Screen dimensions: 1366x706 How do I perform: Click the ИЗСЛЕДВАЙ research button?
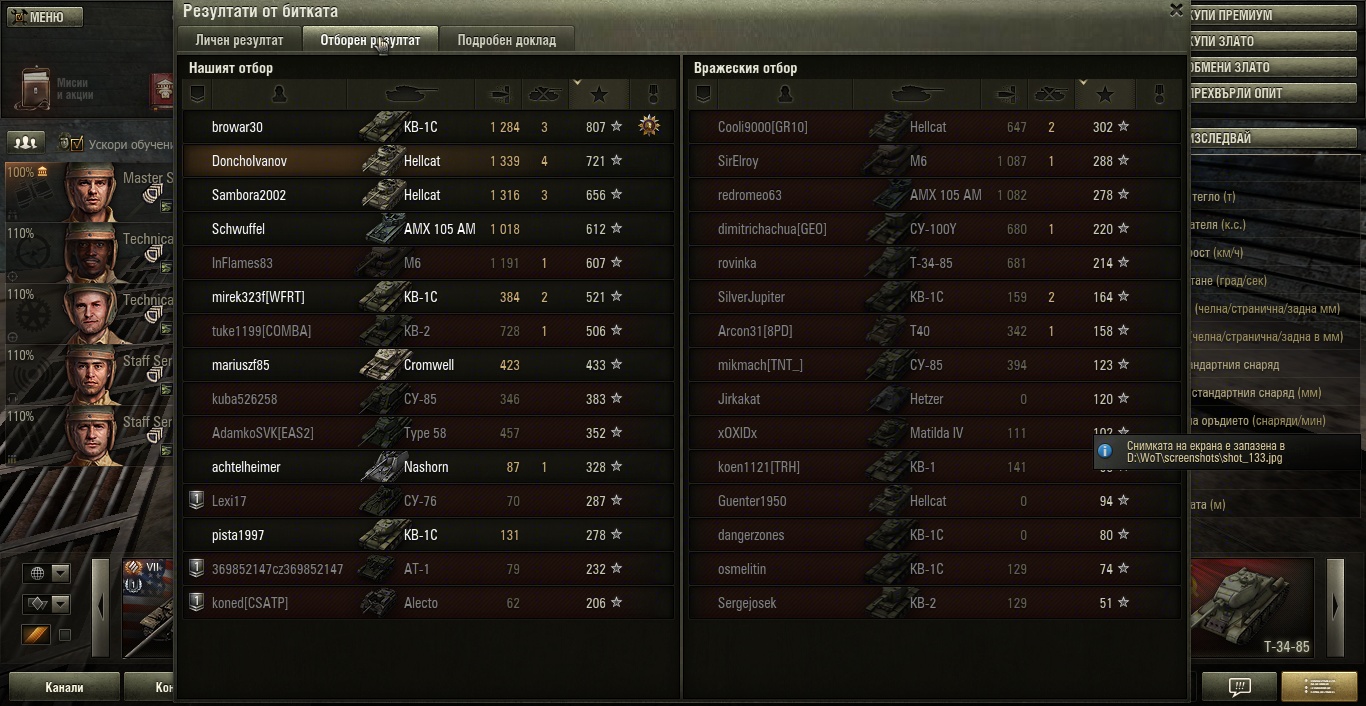pos(1270,138)
